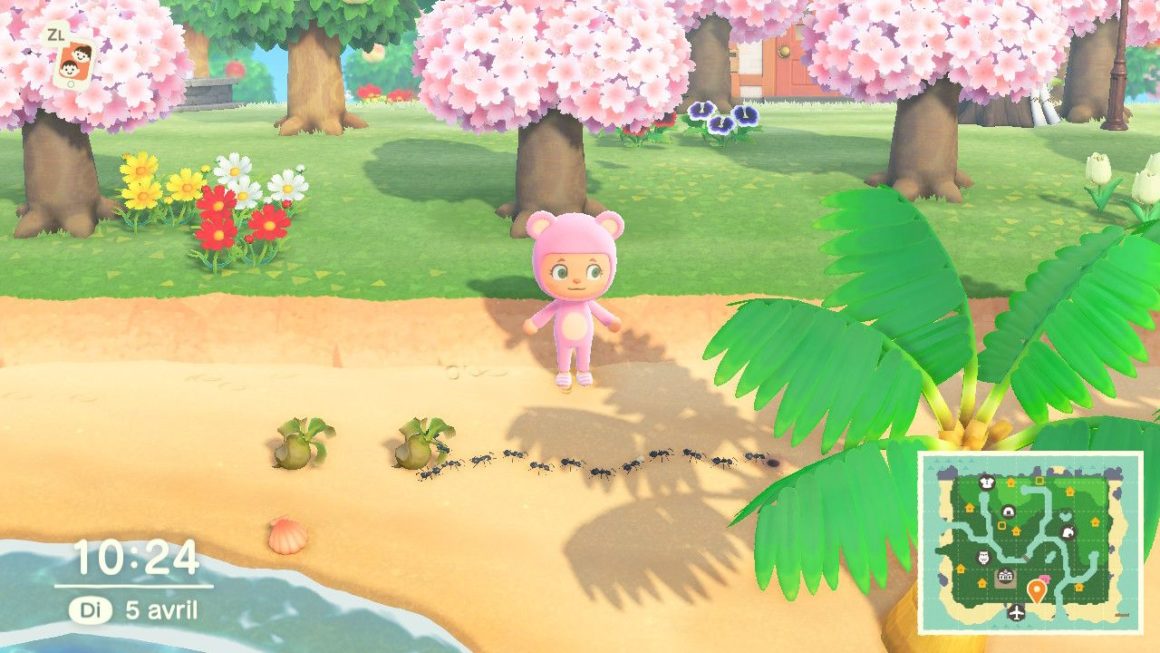
Task: Select the airport marker on the minimap
Action: [1016, 612]
